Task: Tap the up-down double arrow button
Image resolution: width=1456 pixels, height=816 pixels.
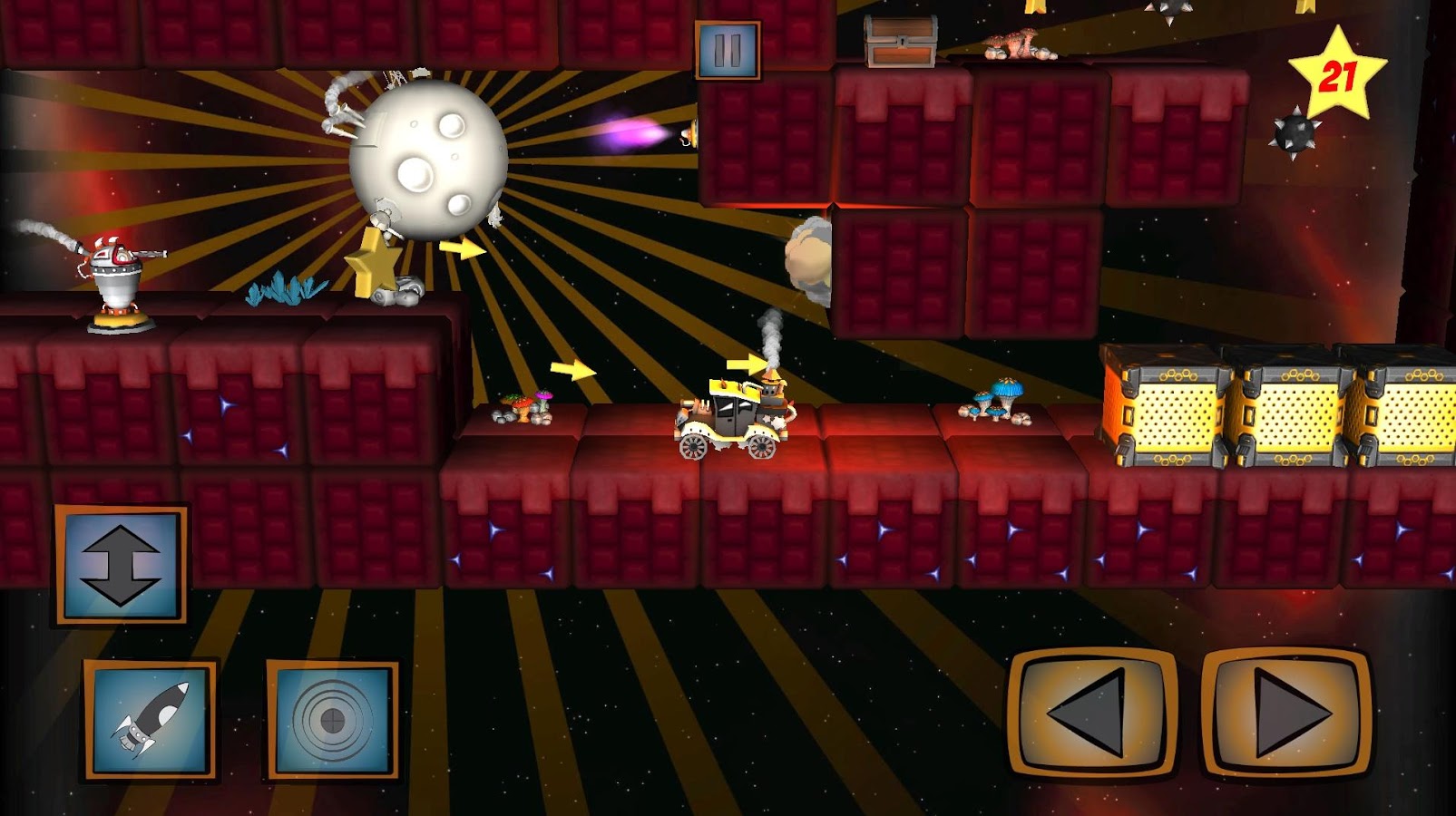Action: [x=121, y=565]
